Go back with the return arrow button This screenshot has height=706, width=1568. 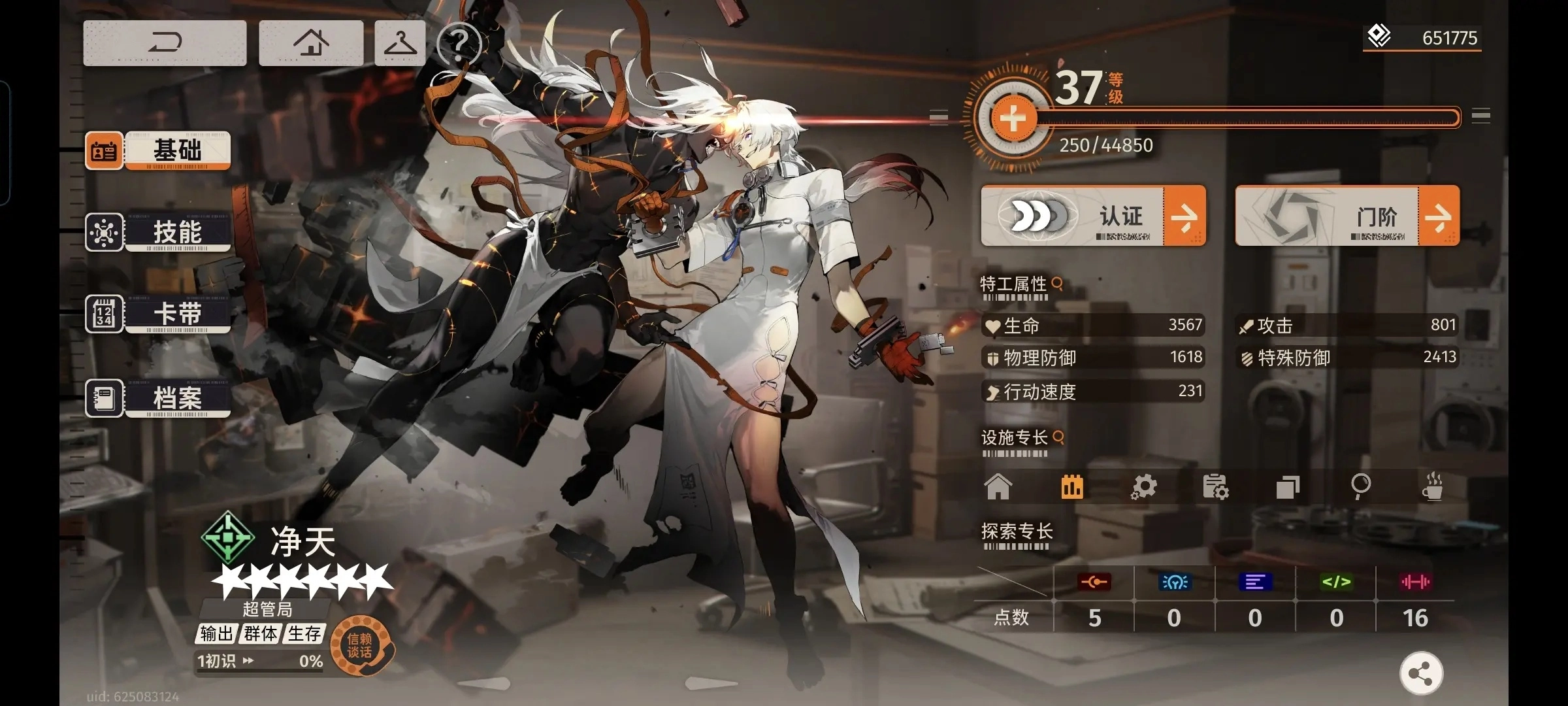pos(165,43)
